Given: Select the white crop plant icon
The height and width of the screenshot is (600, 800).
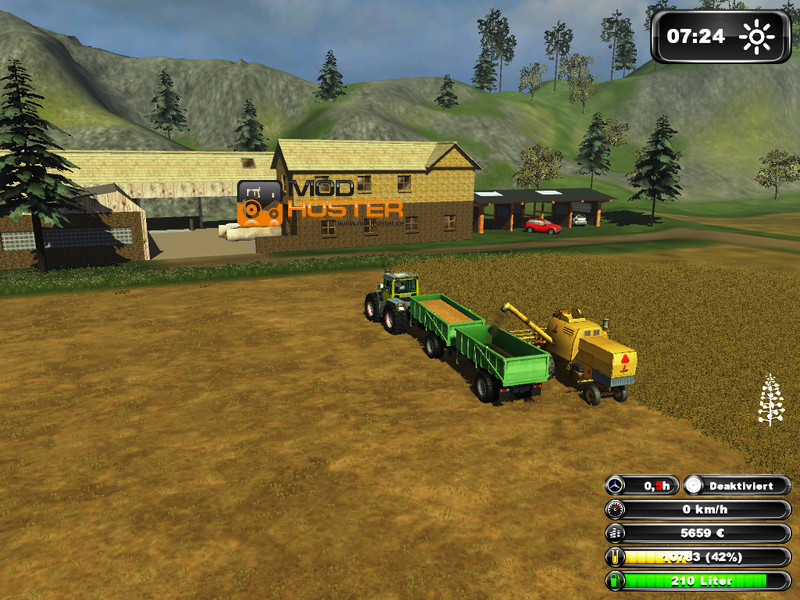Looking at the screenshot, I should (771, 399).
